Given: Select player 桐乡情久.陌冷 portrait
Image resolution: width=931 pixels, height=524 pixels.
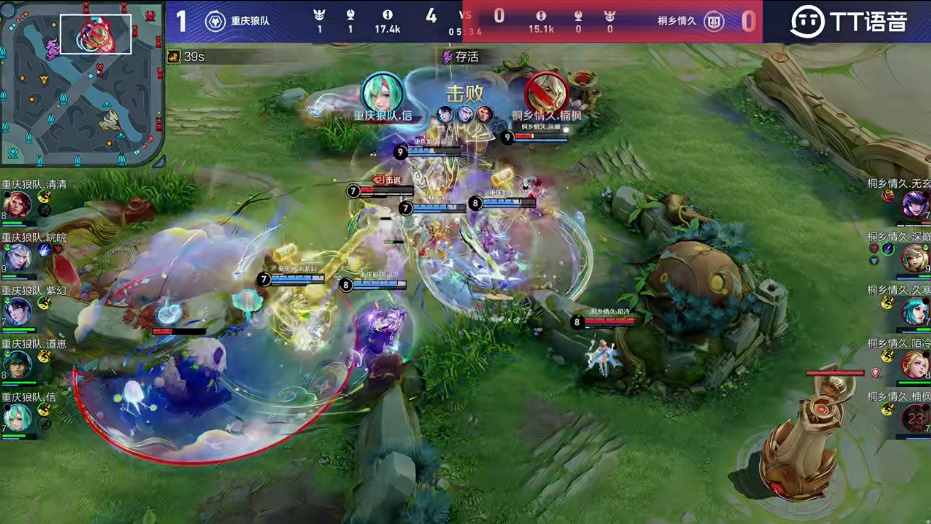Looking at the screenshot, I should coord(914,364).
